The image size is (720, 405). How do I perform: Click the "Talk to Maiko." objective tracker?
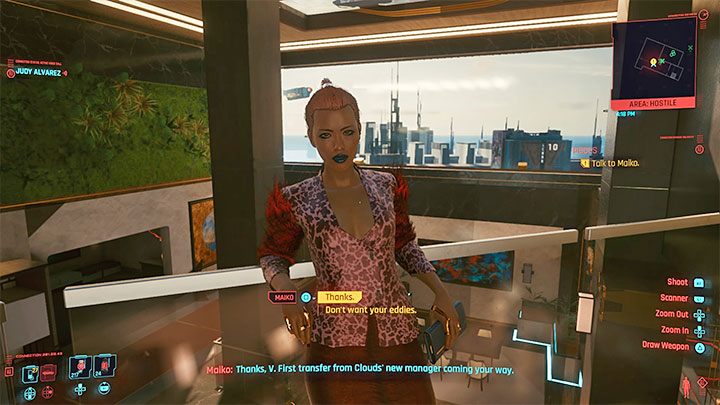(x=609, y=163)
